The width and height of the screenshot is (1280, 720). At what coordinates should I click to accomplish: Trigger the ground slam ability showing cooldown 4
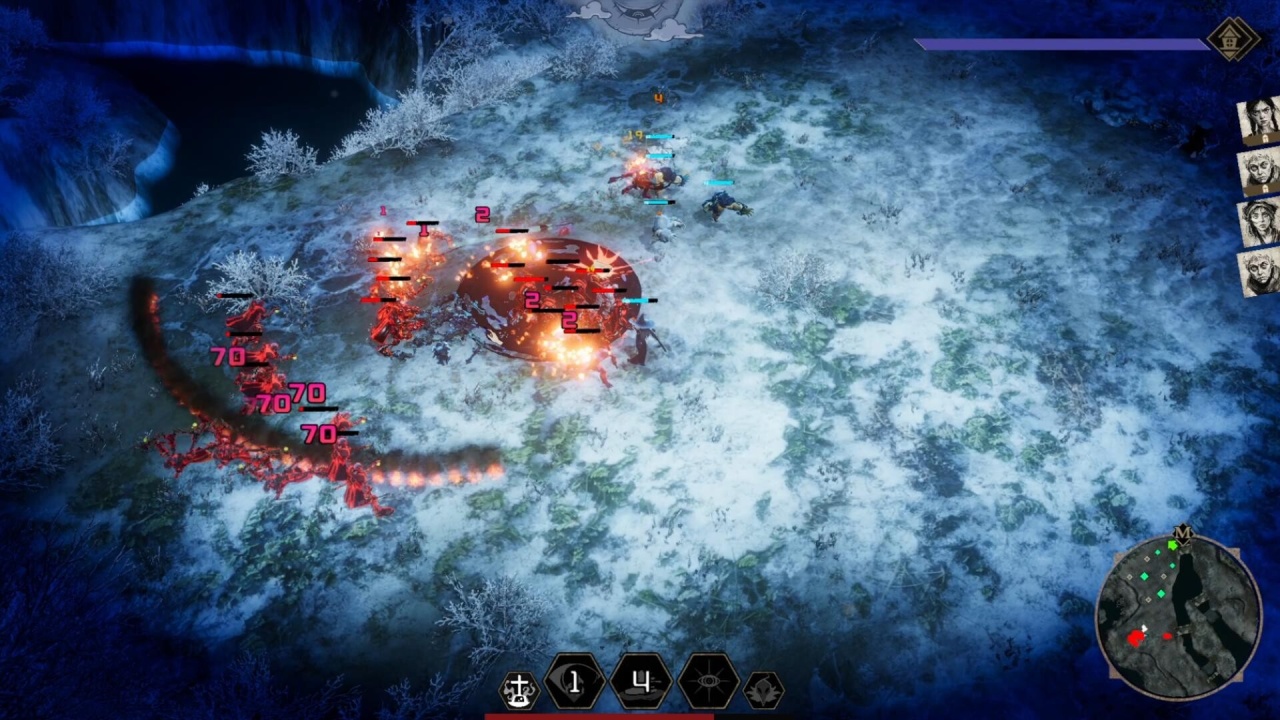point(641,683)
